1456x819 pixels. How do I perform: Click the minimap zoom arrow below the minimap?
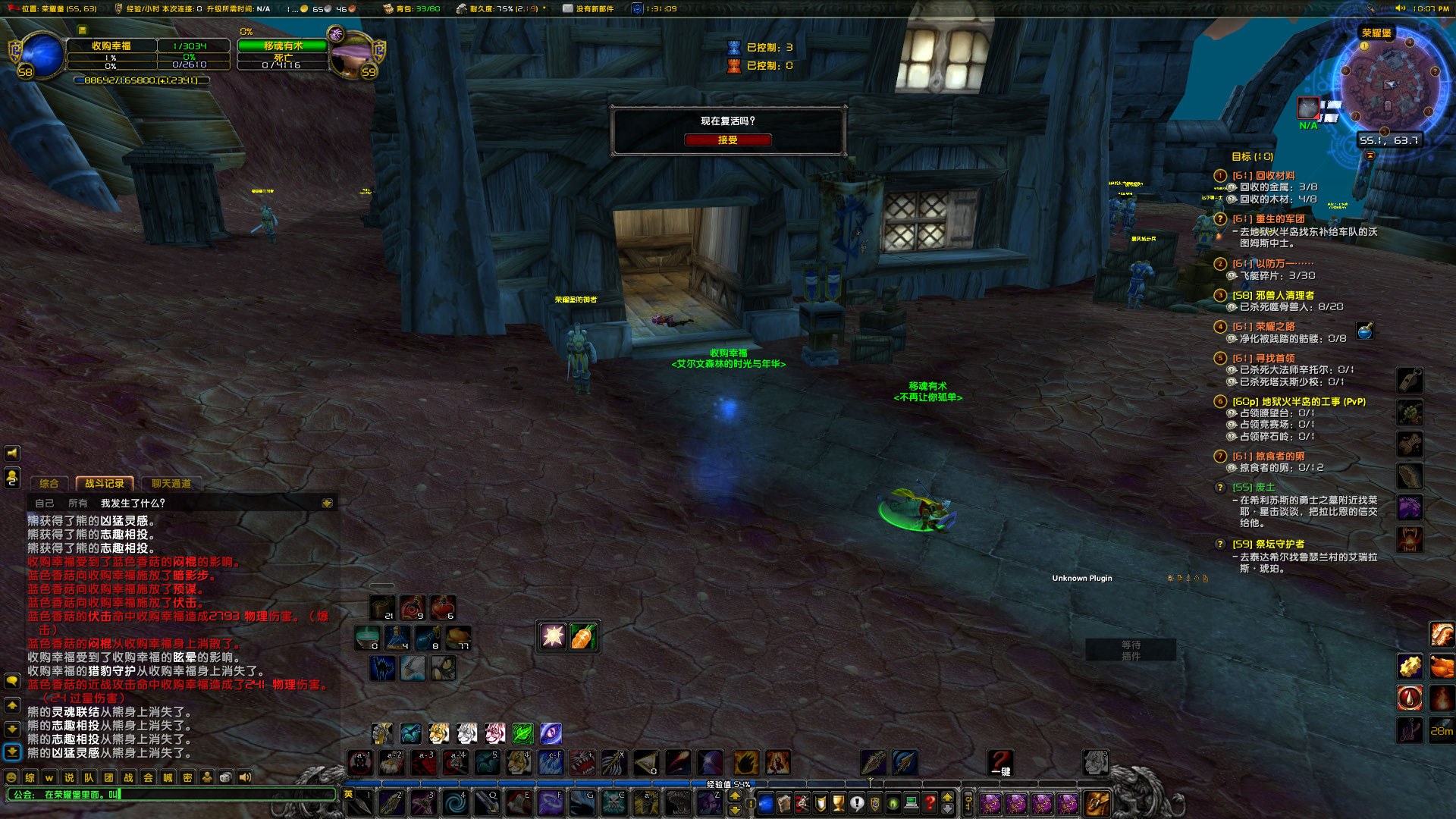[1370, 157]
